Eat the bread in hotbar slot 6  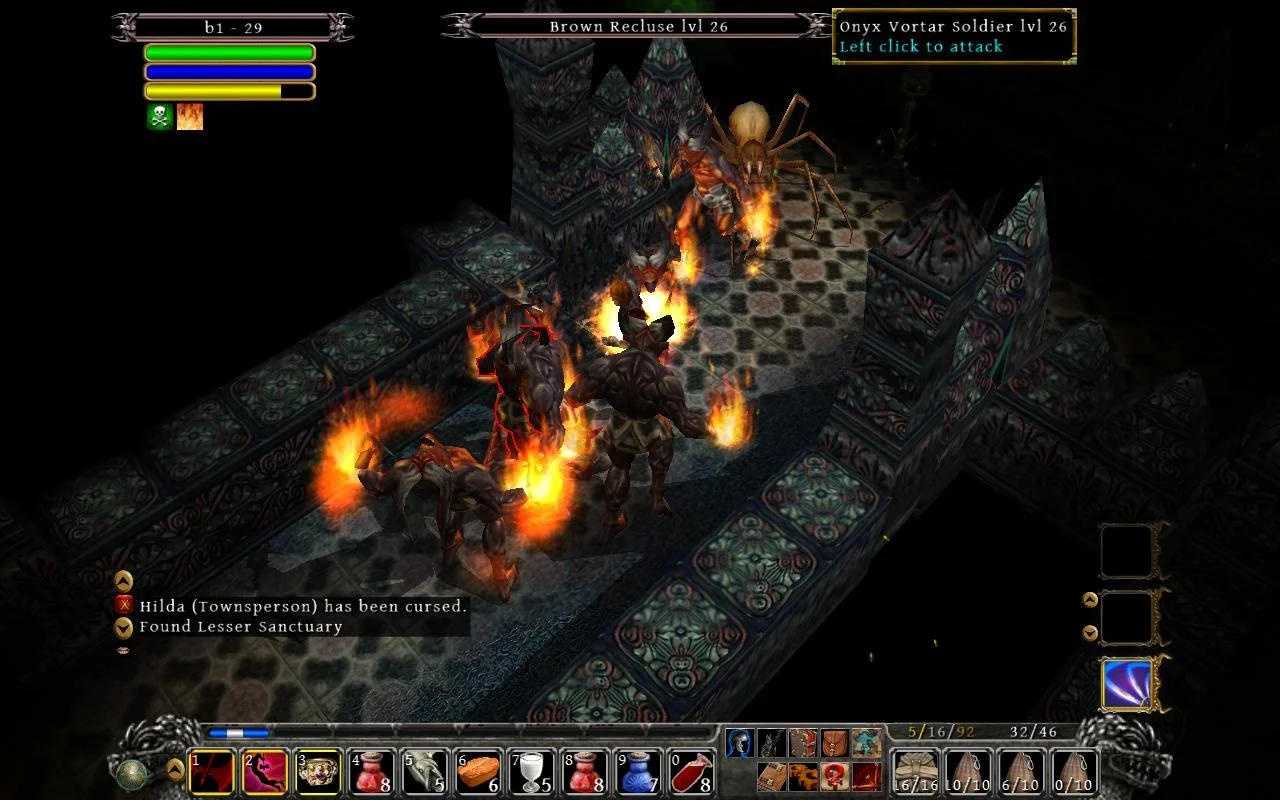pyautogui.click(x=480, y=772)
